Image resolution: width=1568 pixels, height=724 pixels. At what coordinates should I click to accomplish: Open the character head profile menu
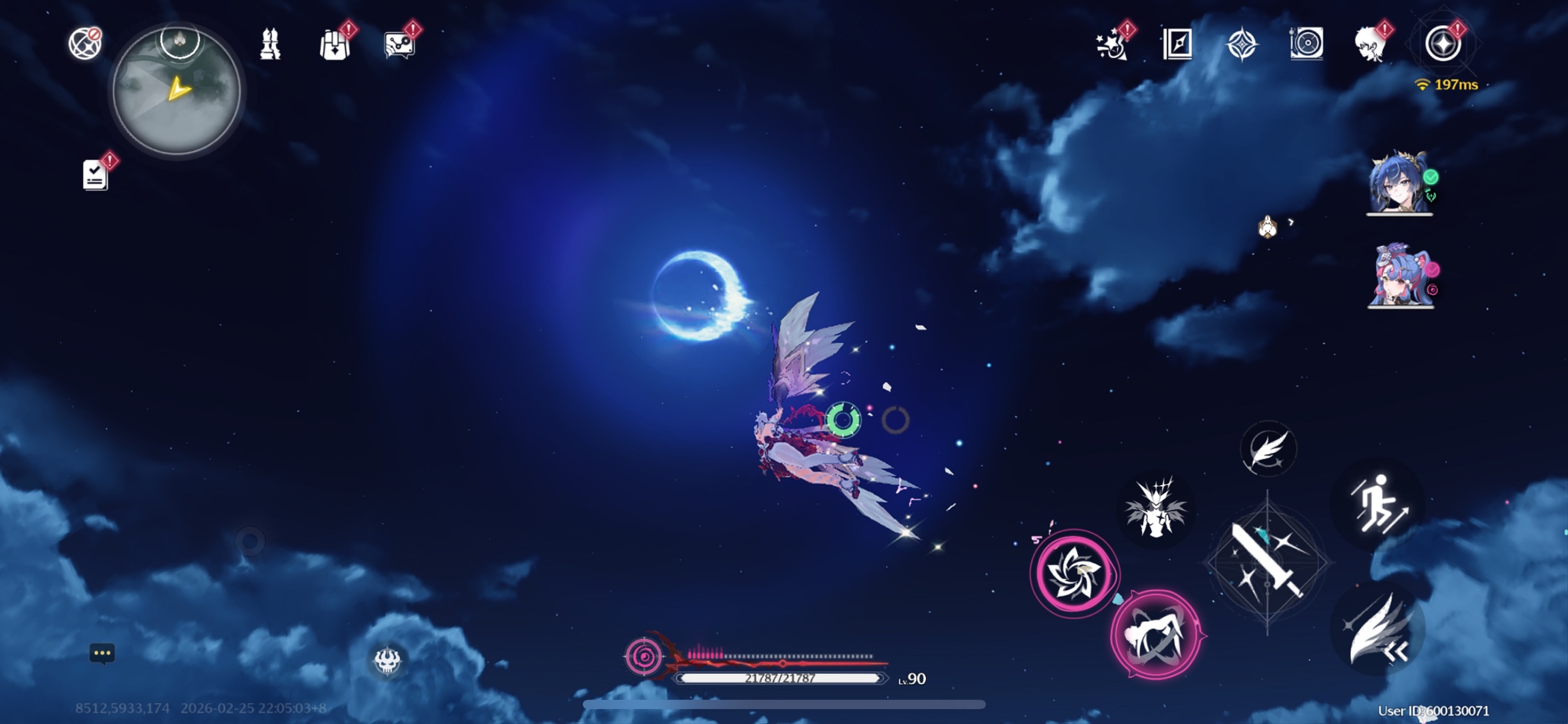1370,45
